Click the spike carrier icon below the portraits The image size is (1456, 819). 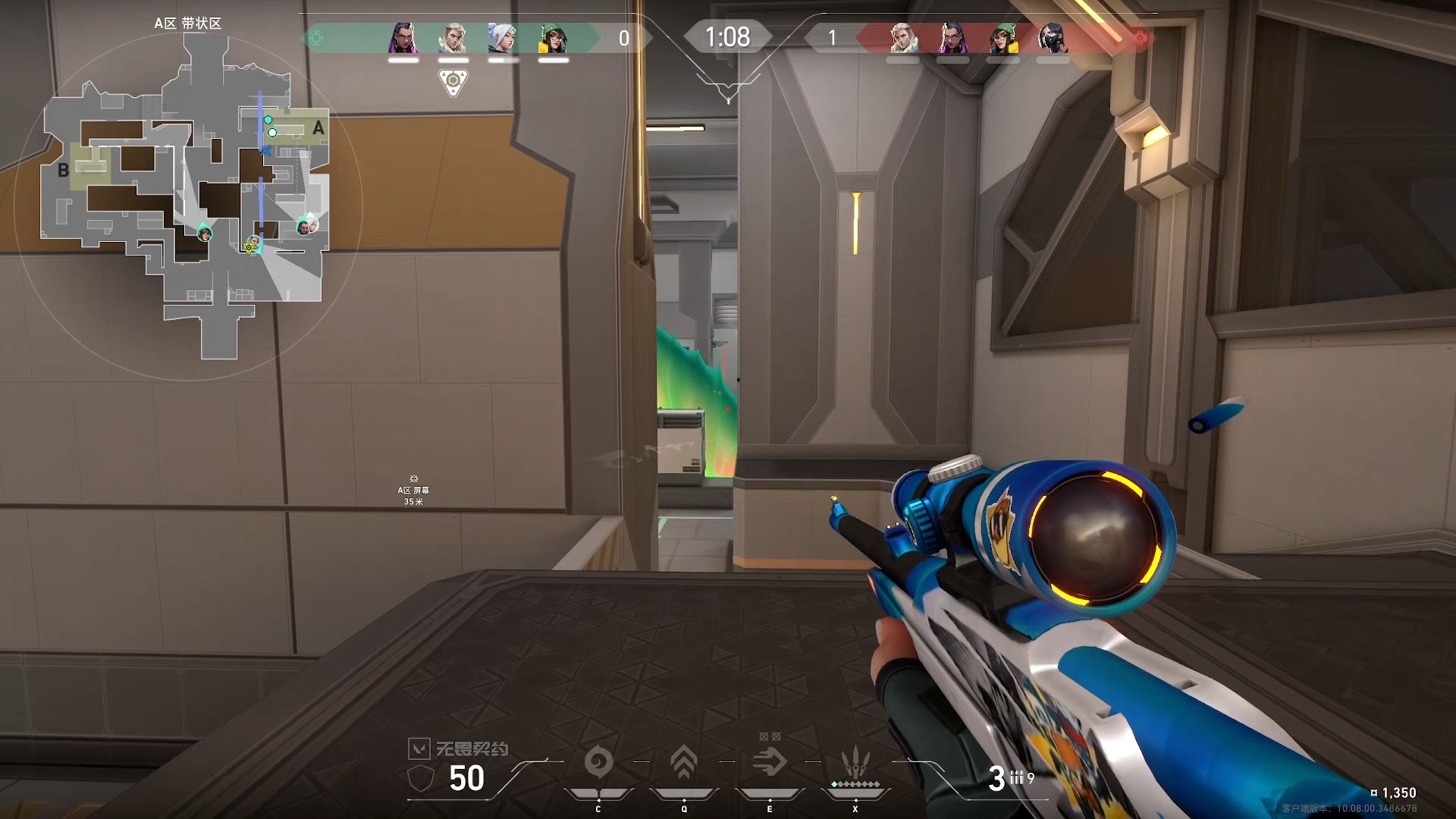pos(453,81)
